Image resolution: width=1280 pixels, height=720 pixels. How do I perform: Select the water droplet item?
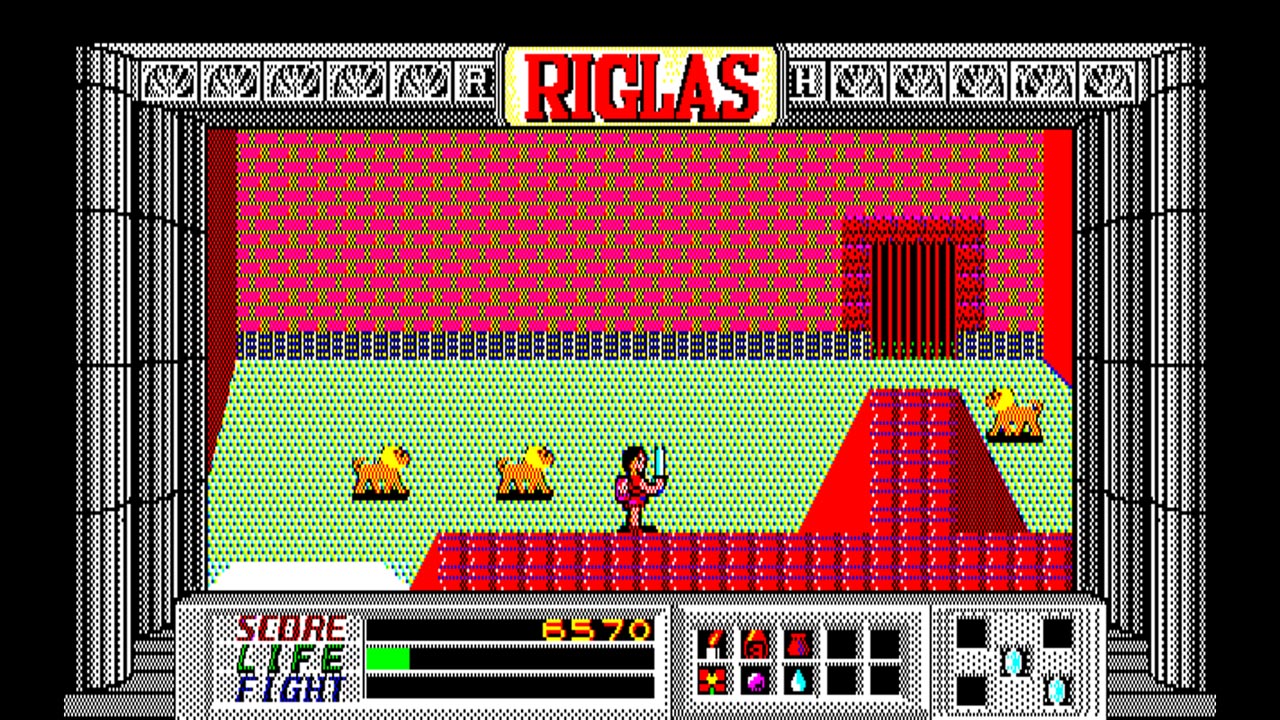(x=796, y=680)
